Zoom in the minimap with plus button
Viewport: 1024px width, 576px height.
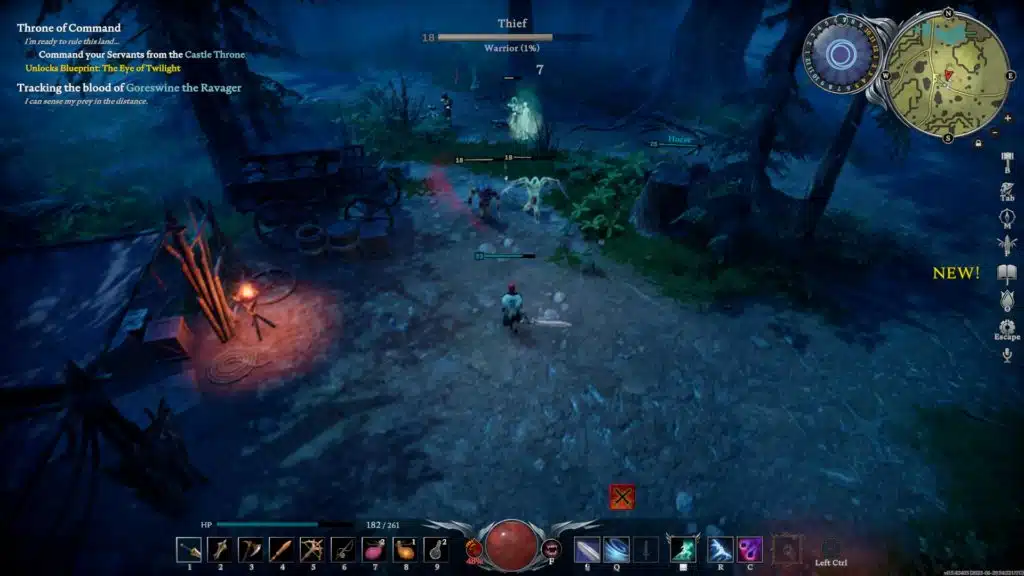tap(1006, 118)
